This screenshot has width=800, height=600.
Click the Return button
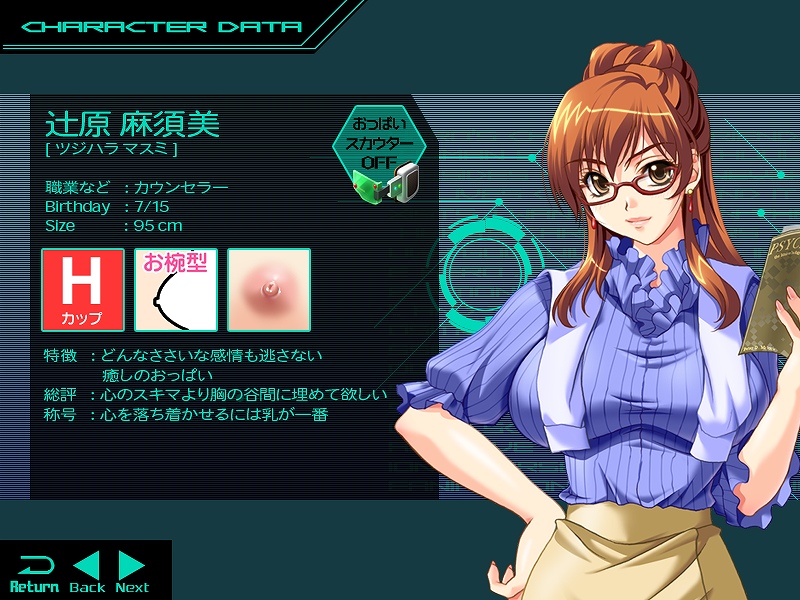pyautogui.click(x=34, y=572)
